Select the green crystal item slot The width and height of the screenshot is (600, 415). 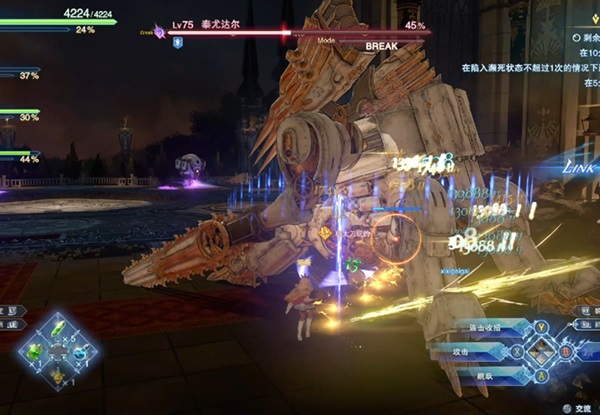click(x=59, y=329)
